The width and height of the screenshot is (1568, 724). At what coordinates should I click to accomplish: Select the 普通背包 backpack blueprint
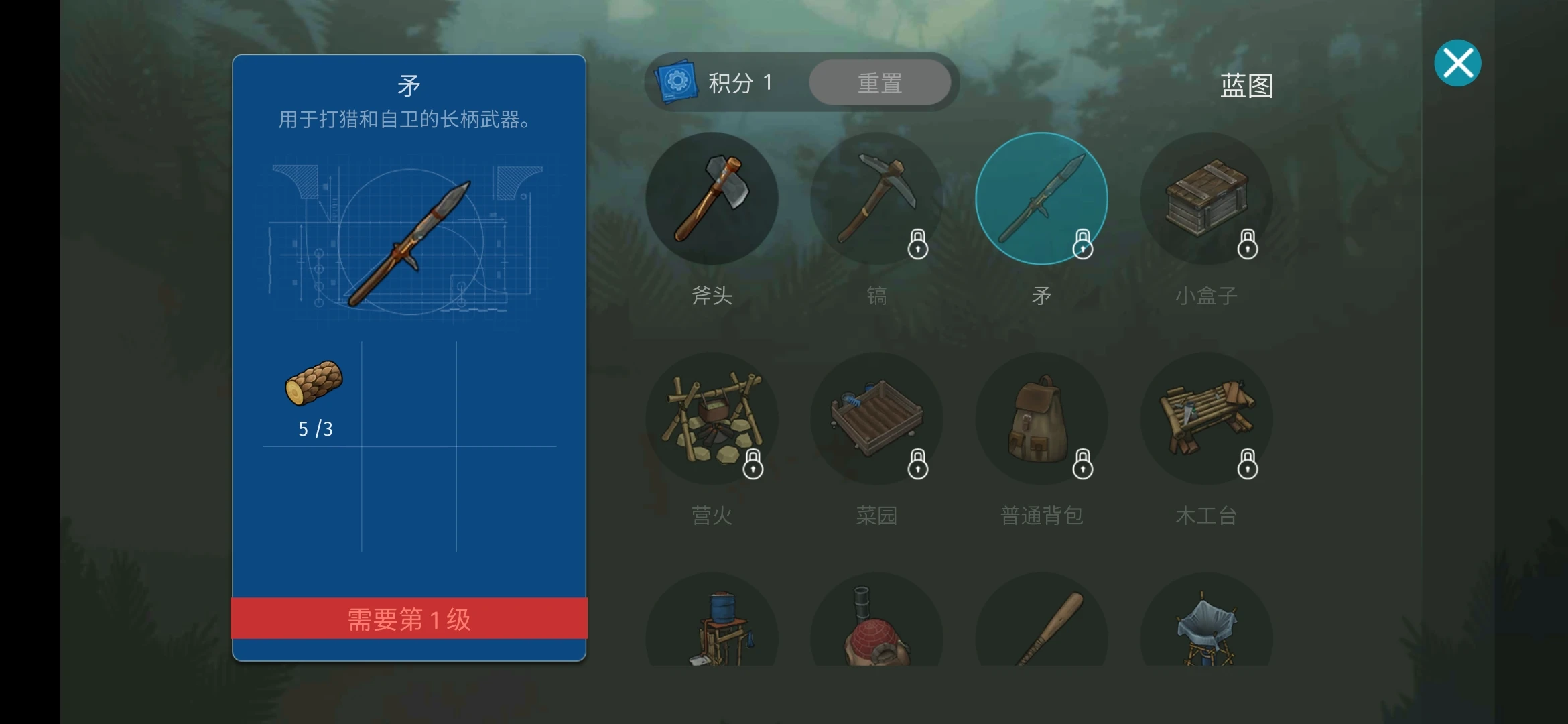coord(1041,418)
